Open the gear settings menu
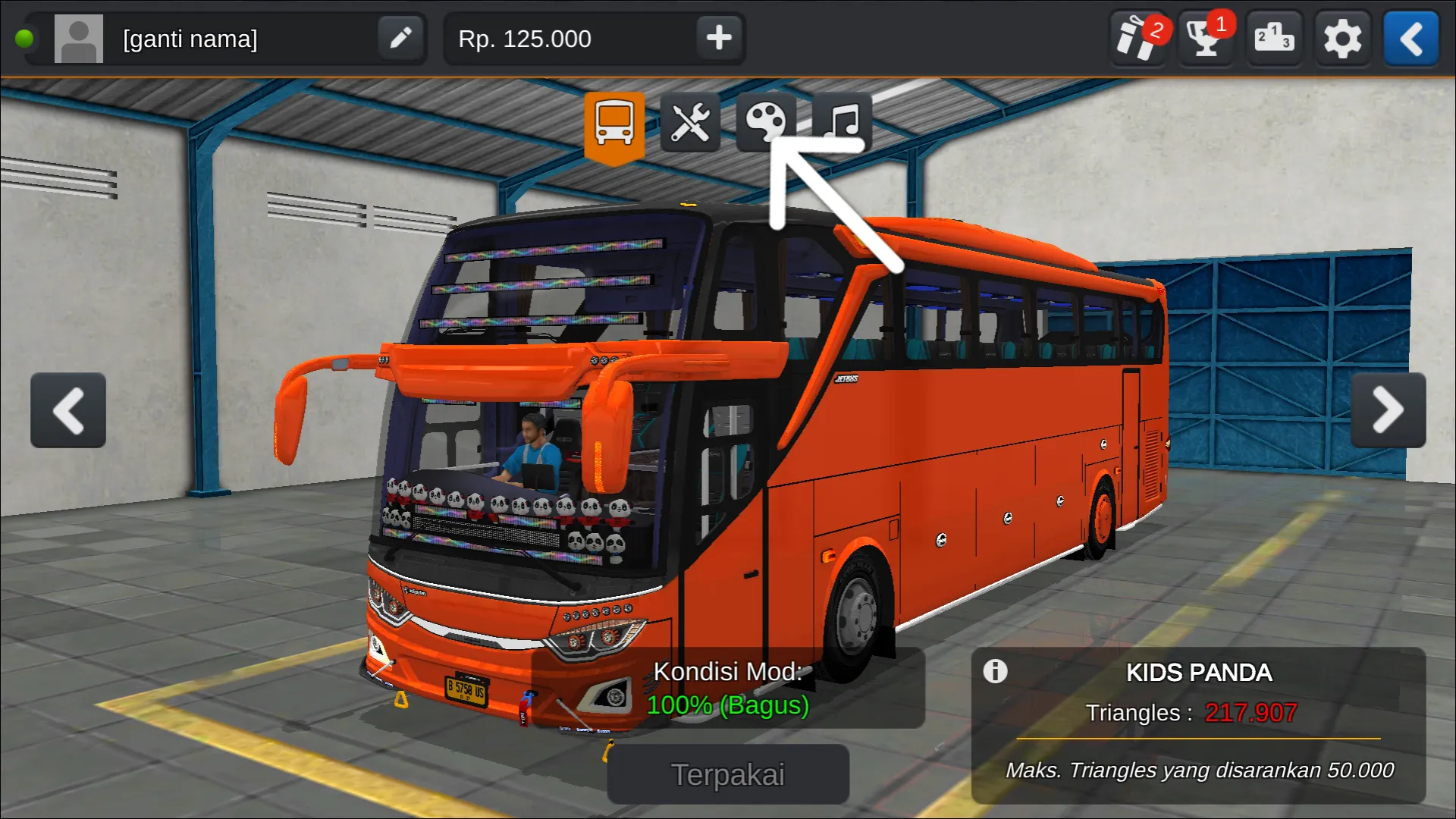This screenshot has height=819, width=1456. pyautogui.click(x=1342, y=38)
